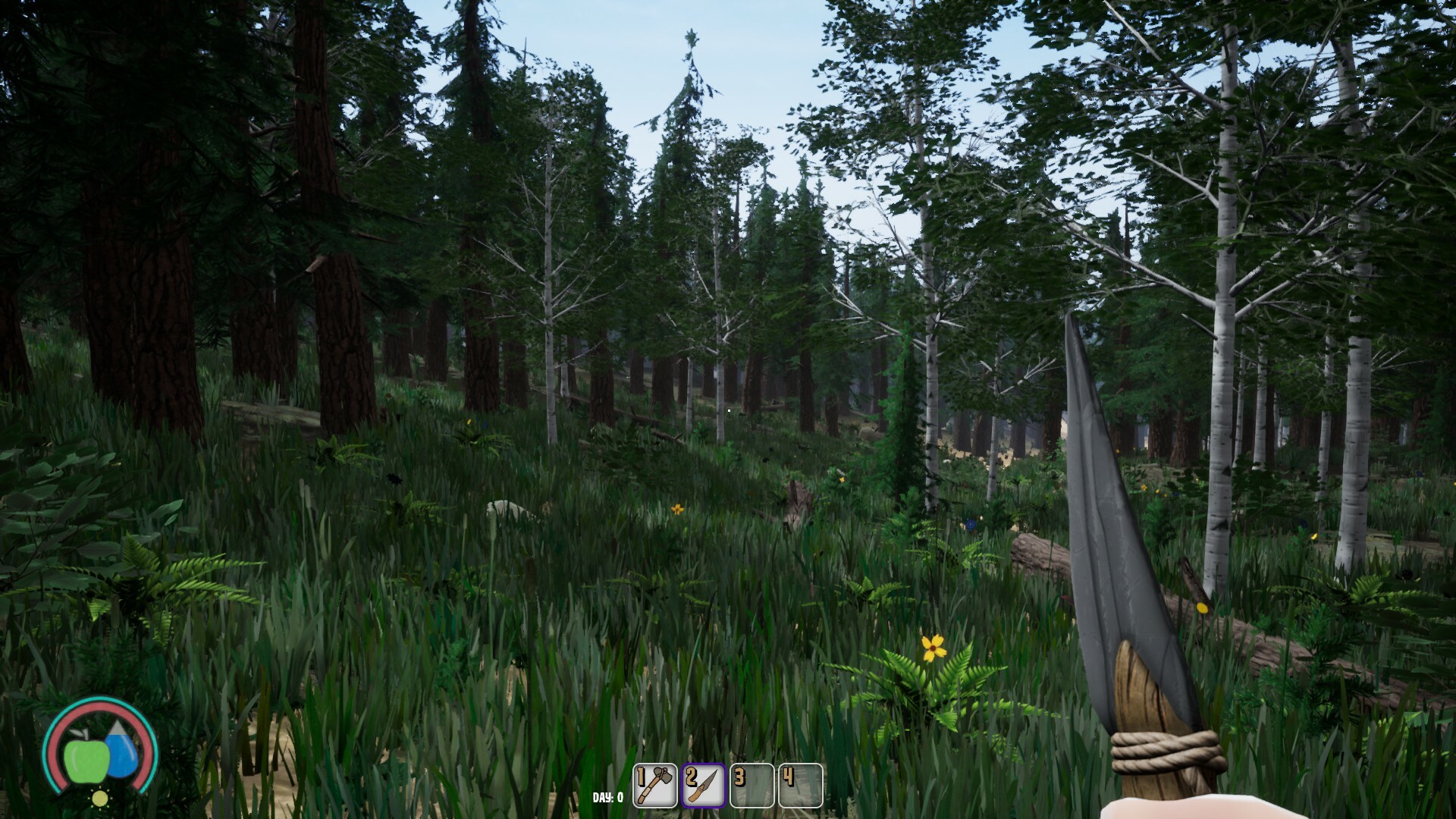1456x819 pixels.
Task: Click empty hotbar slot 3
Action: click(752, 785)
